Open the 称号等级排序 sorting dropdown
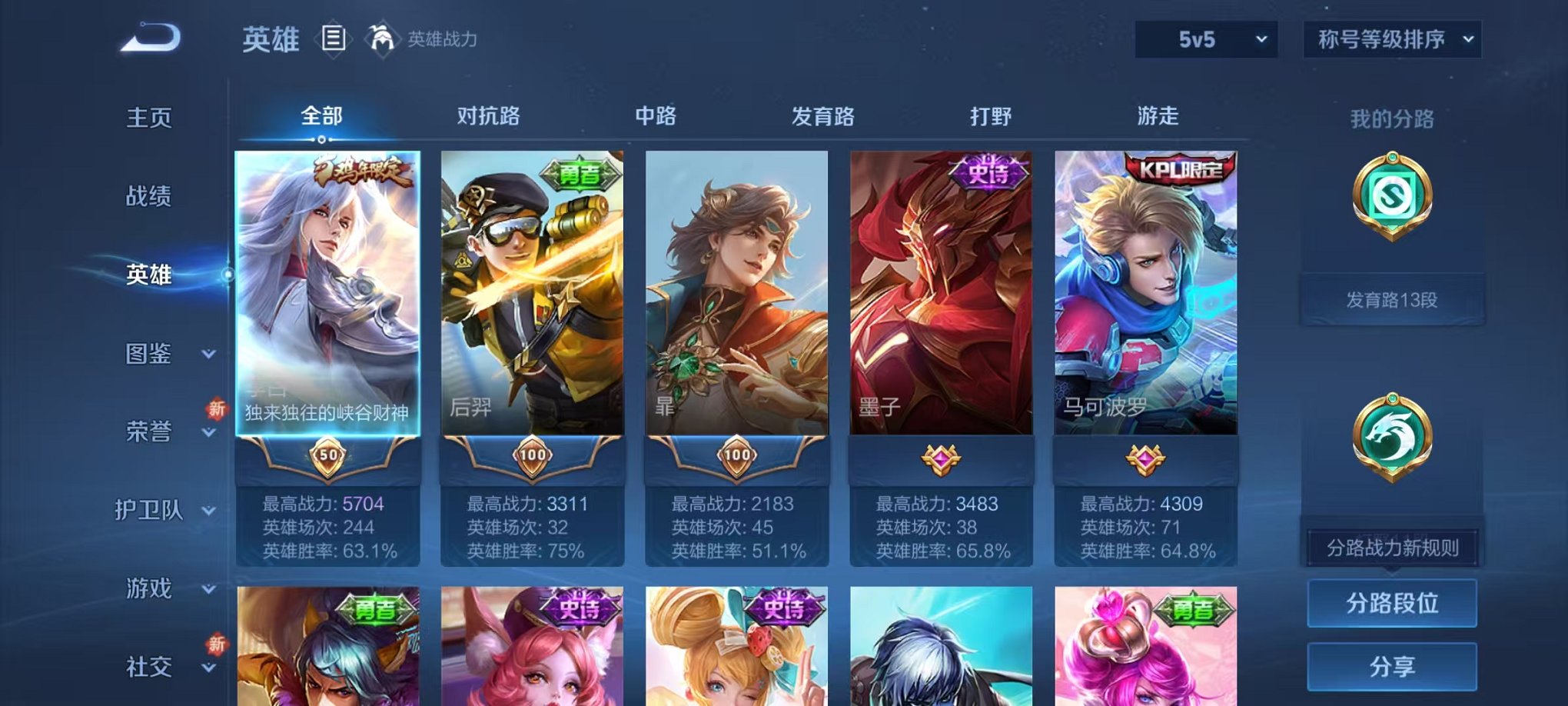 click(x=1391, y=37)
